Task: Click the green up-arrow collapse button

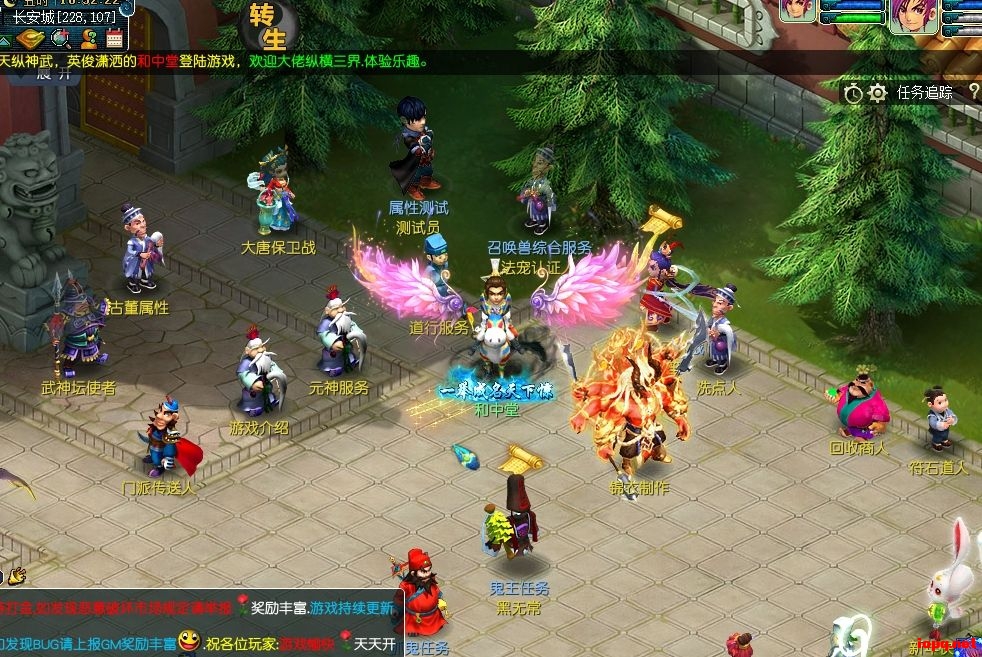Action: click(6, 39)
